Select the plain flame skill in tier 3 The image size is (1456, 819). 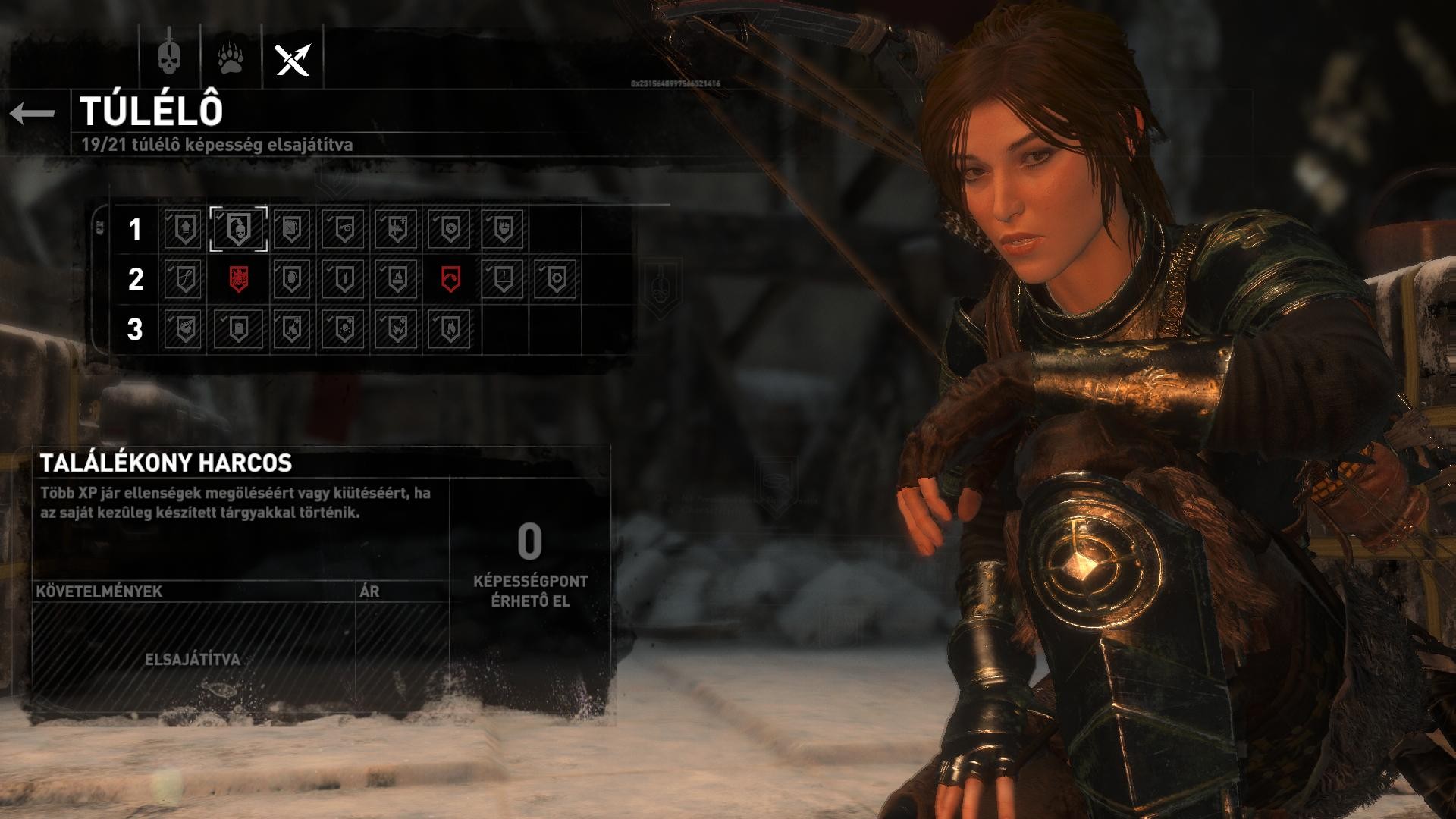(x=450, y=329)
